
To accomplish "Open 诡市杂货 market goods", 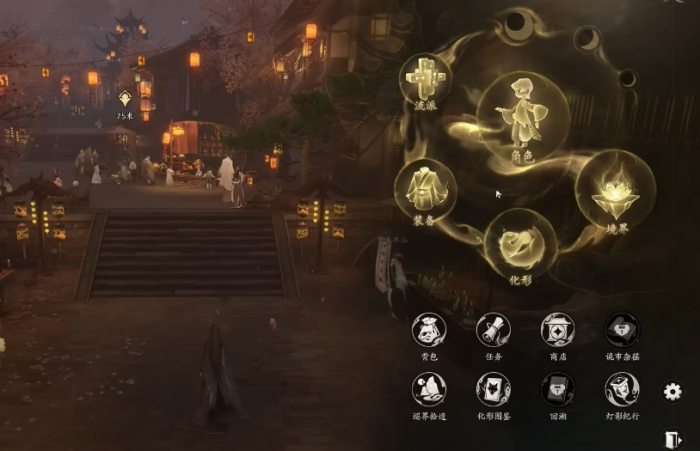I will 621,330.
